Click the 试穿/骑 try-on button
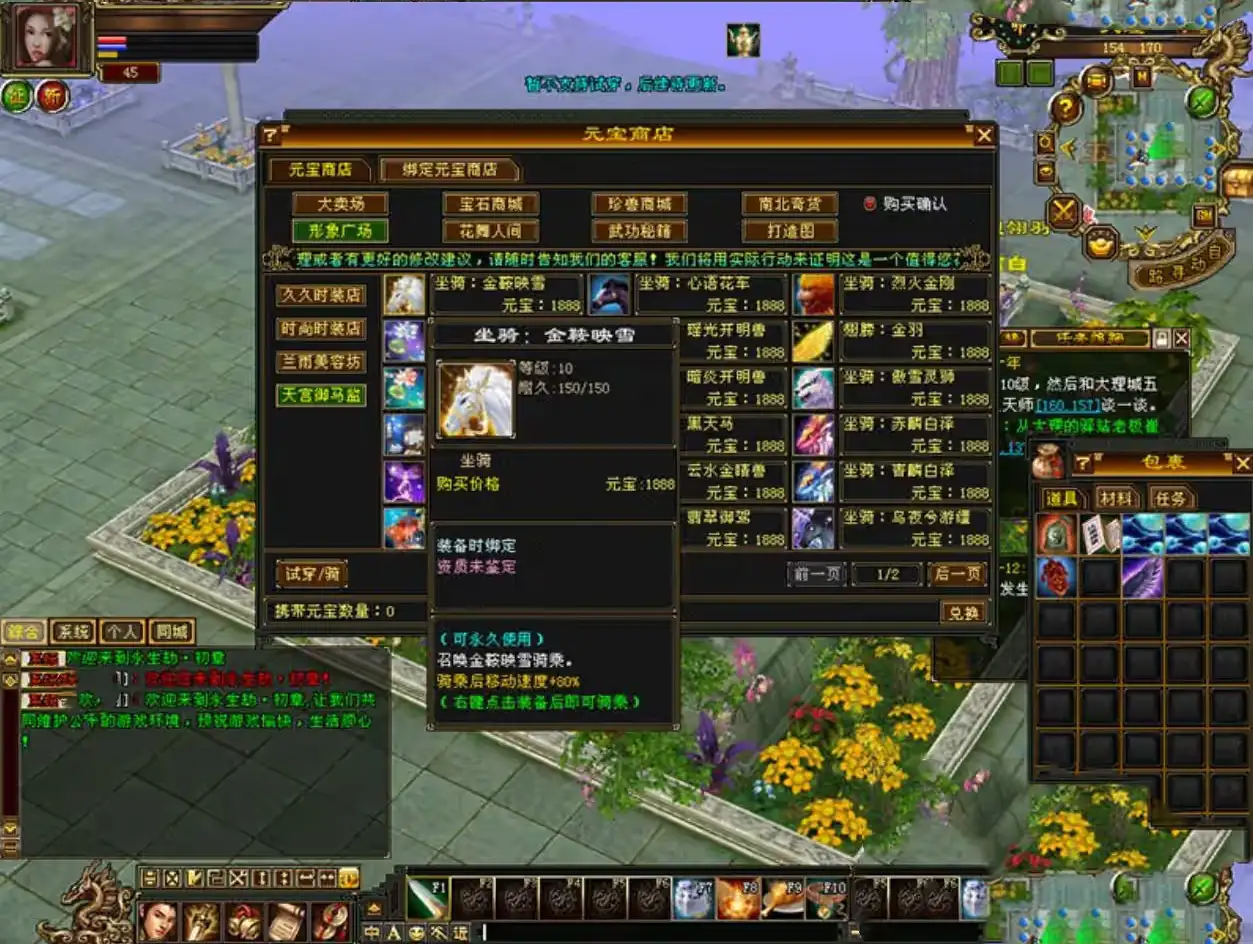The height and width of the screenshot is (944, 1253). pos(312,574)
